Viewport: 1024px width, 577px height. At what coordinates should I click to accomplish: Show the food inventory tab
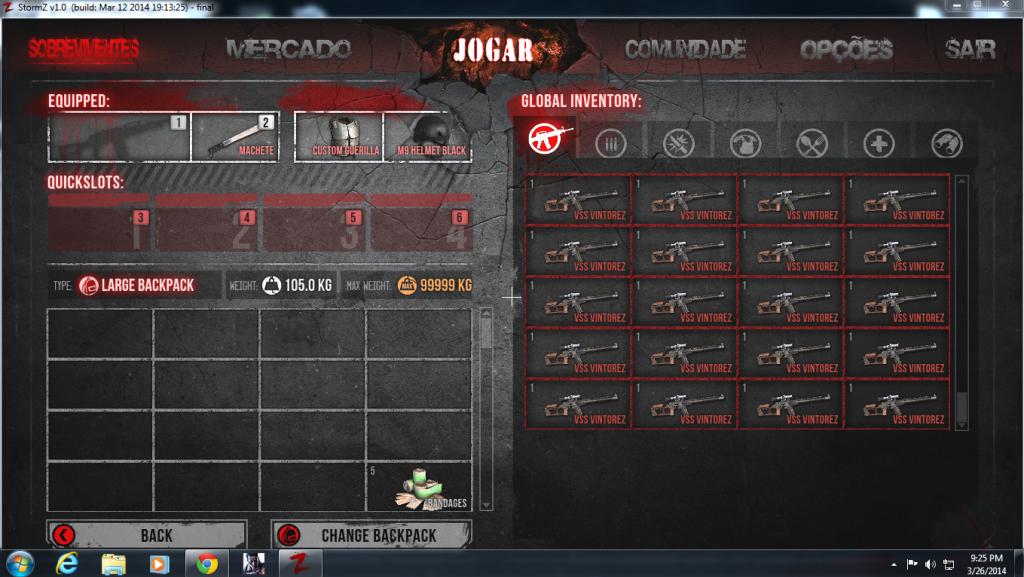pyautogui.click(x=812, y=144)
